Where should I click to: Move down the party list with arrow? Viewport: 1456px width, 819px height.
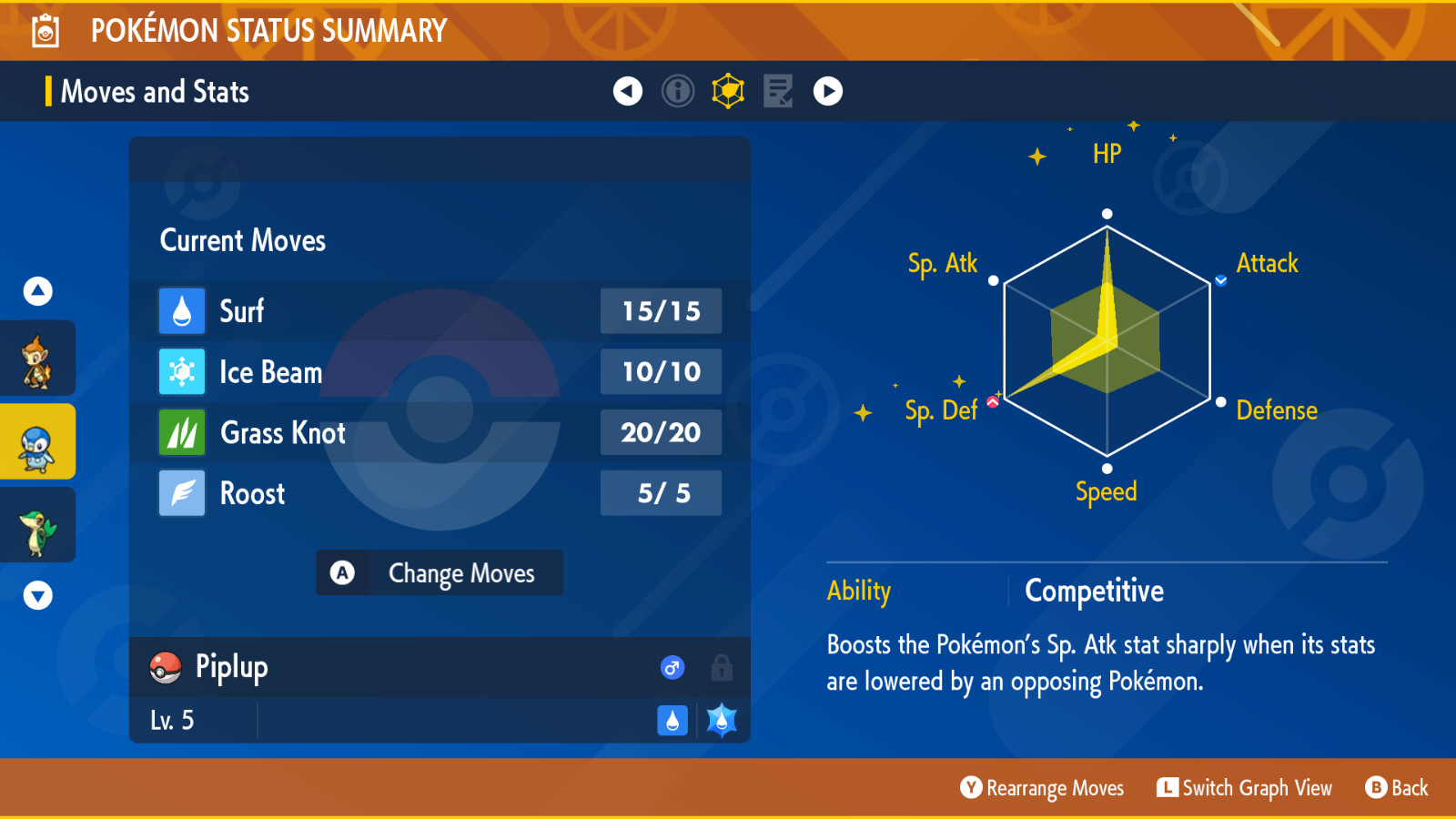37,596
